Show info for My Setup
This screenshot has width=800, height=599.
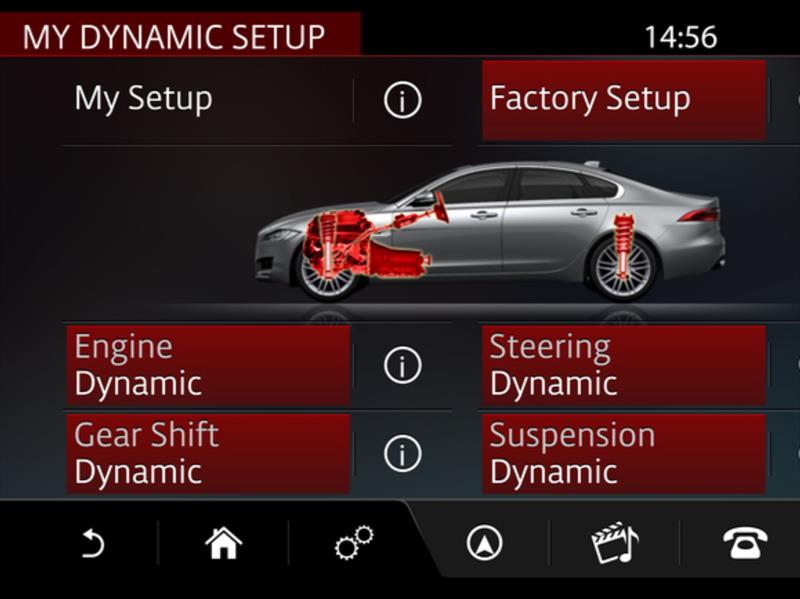point(402,100)
